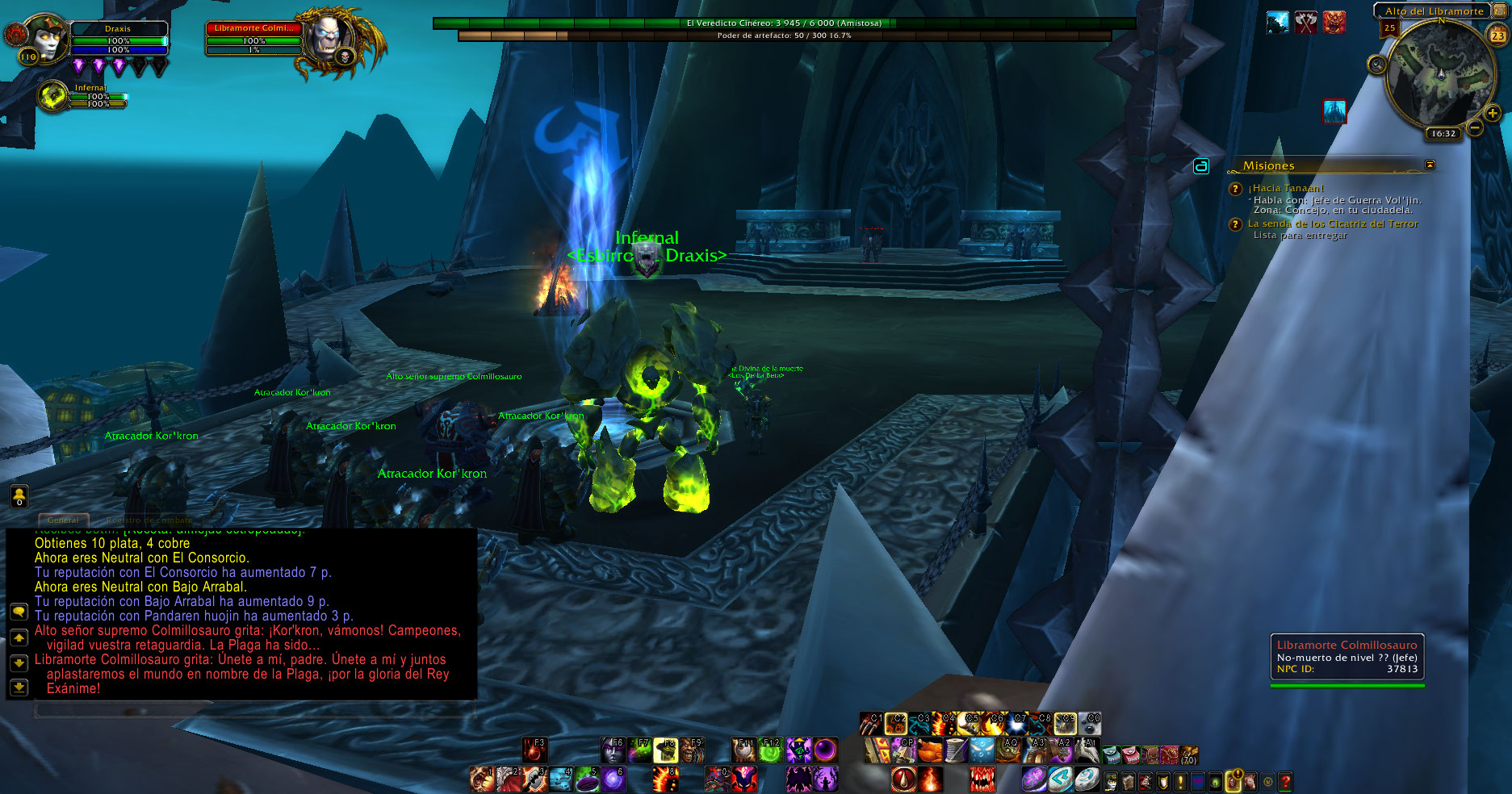1512x794 pixels.
Task: Zoom out the minimap with minus button
Action: (x=1474, y=127)
